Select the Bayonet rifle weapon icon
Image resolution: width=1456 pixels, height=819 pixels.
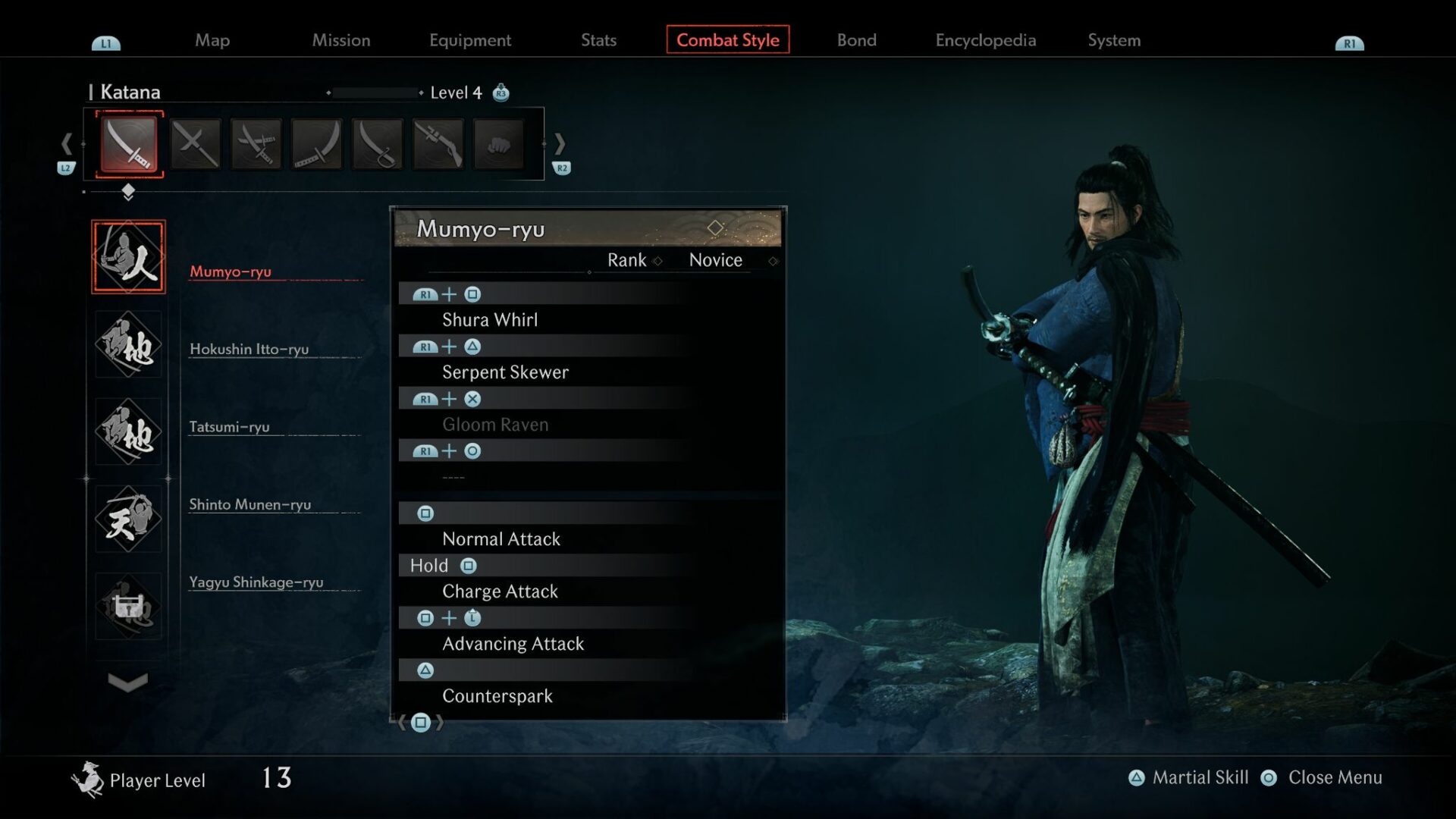[x=437, y=144]
